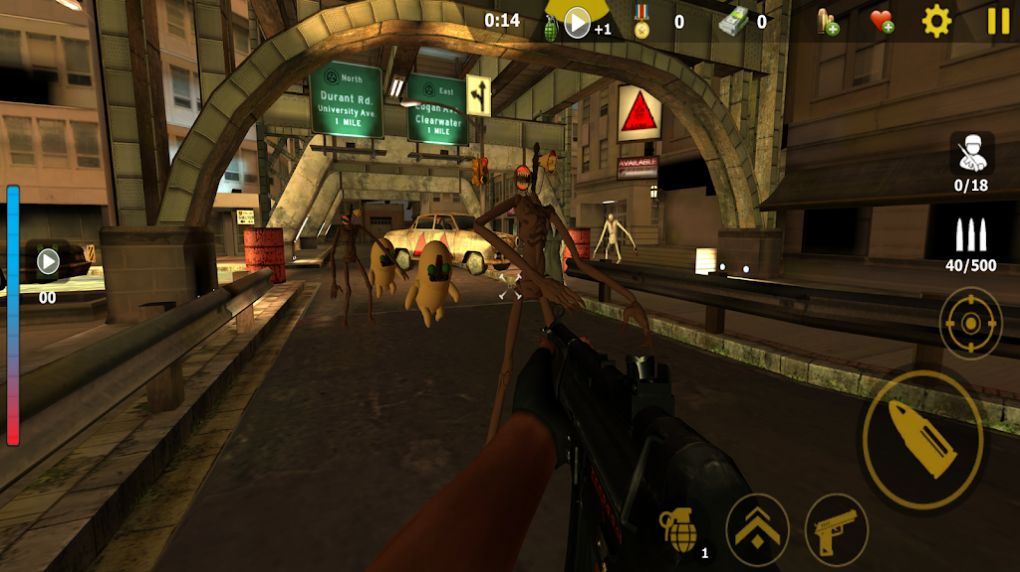Buy more ammo with the bullets plus icon

(827, 21)
